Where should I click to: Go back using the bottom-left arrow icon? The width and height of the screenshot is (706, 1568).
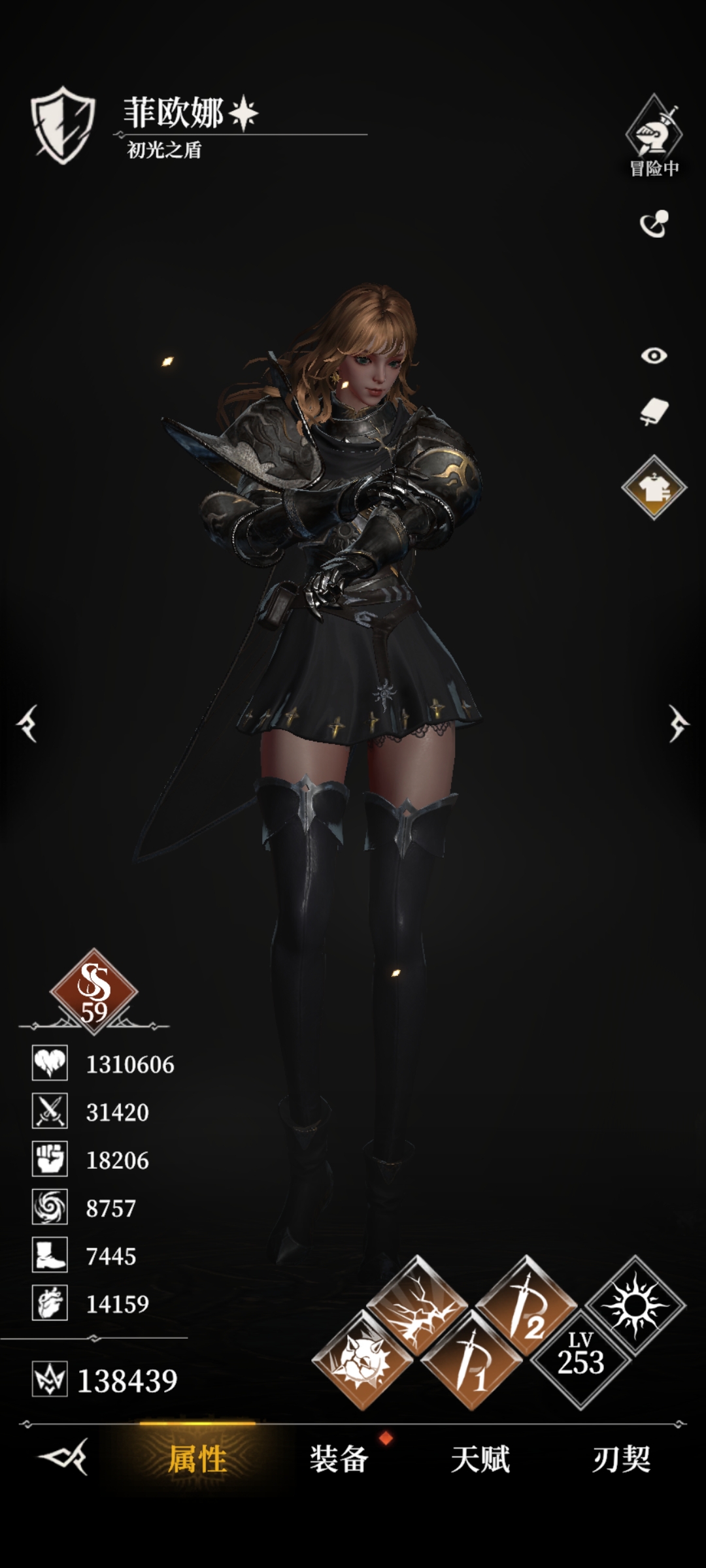[63, 1457]
